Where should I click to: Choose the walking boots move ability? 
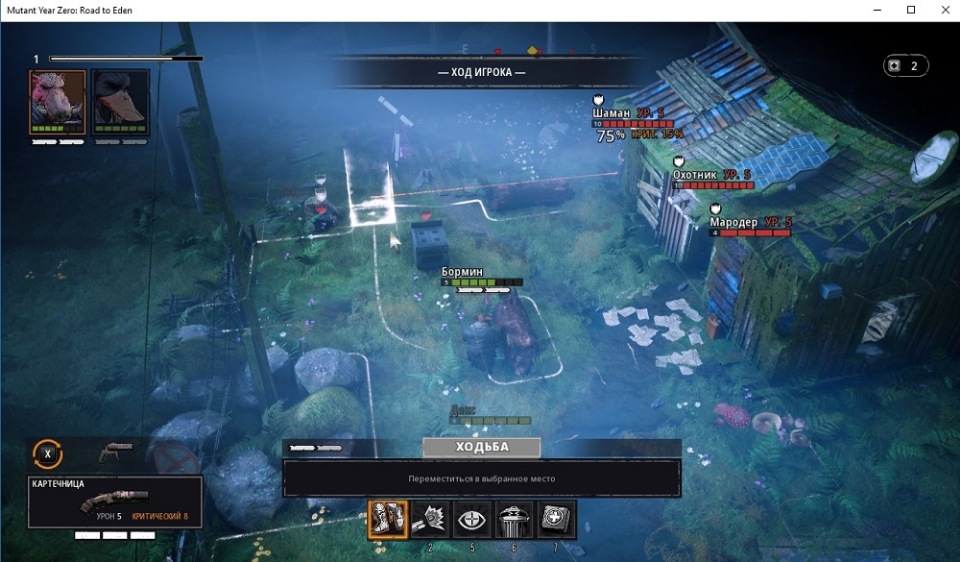point(387,520)
